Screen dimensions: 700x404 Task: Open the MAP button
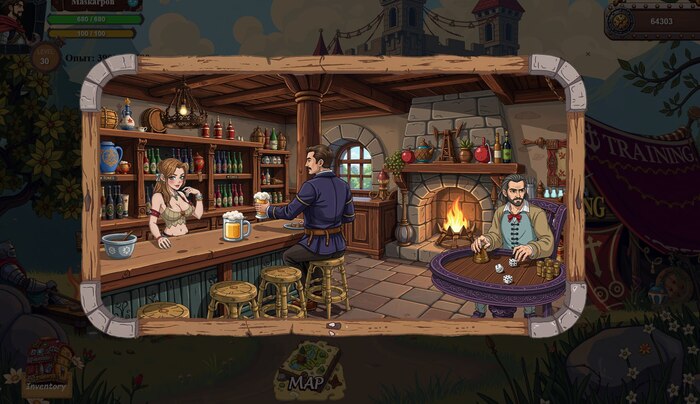310,367
